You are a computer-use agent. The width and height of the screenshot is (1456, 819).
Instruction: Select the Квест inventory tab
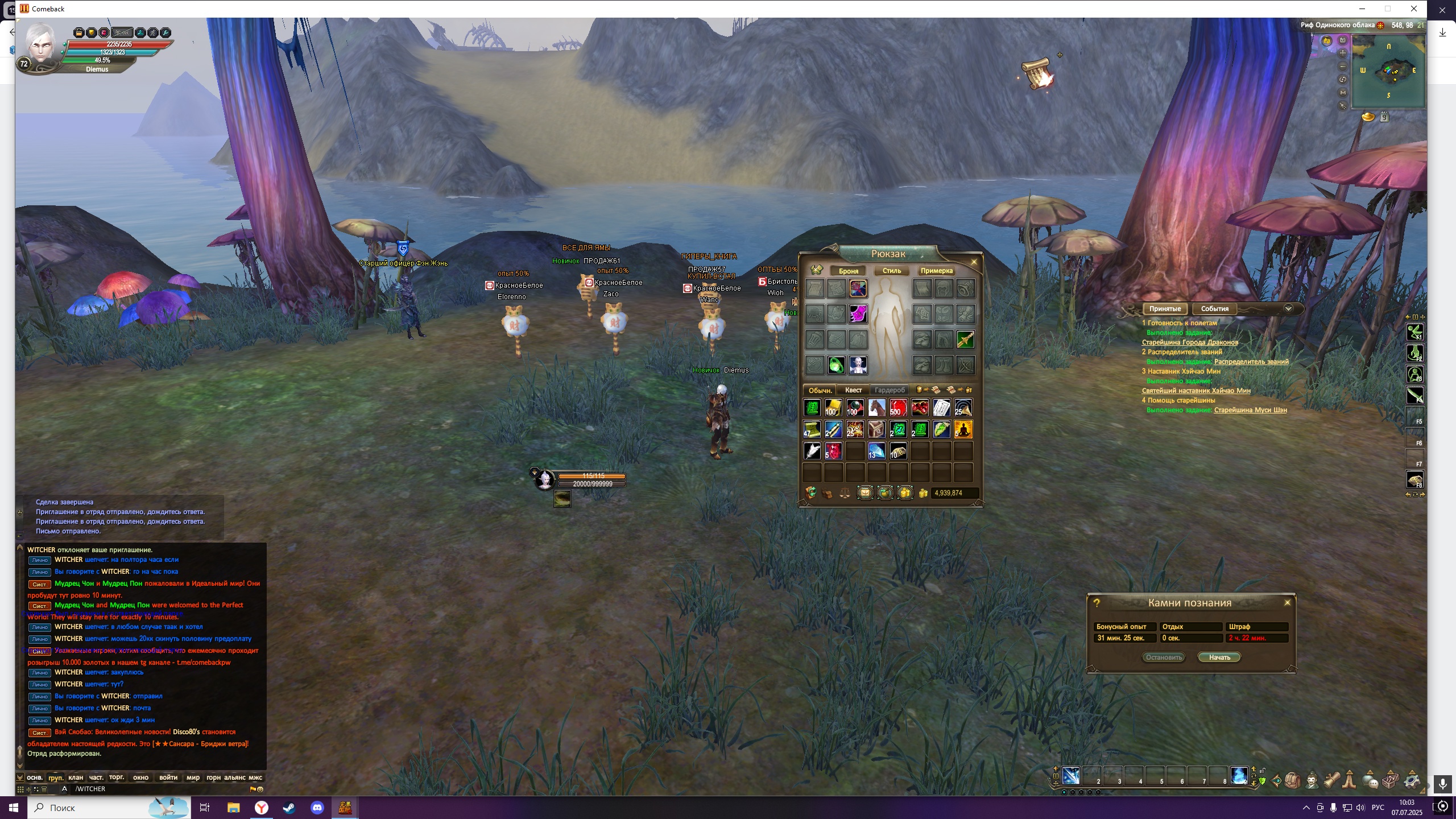click(853, 390)
